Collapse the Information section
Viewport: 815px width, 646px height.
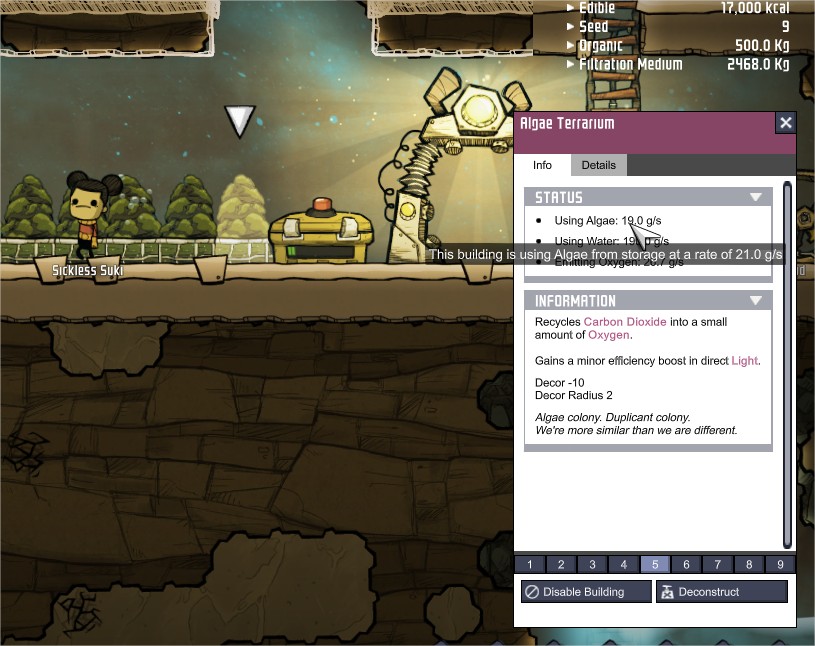coord(756,301)
